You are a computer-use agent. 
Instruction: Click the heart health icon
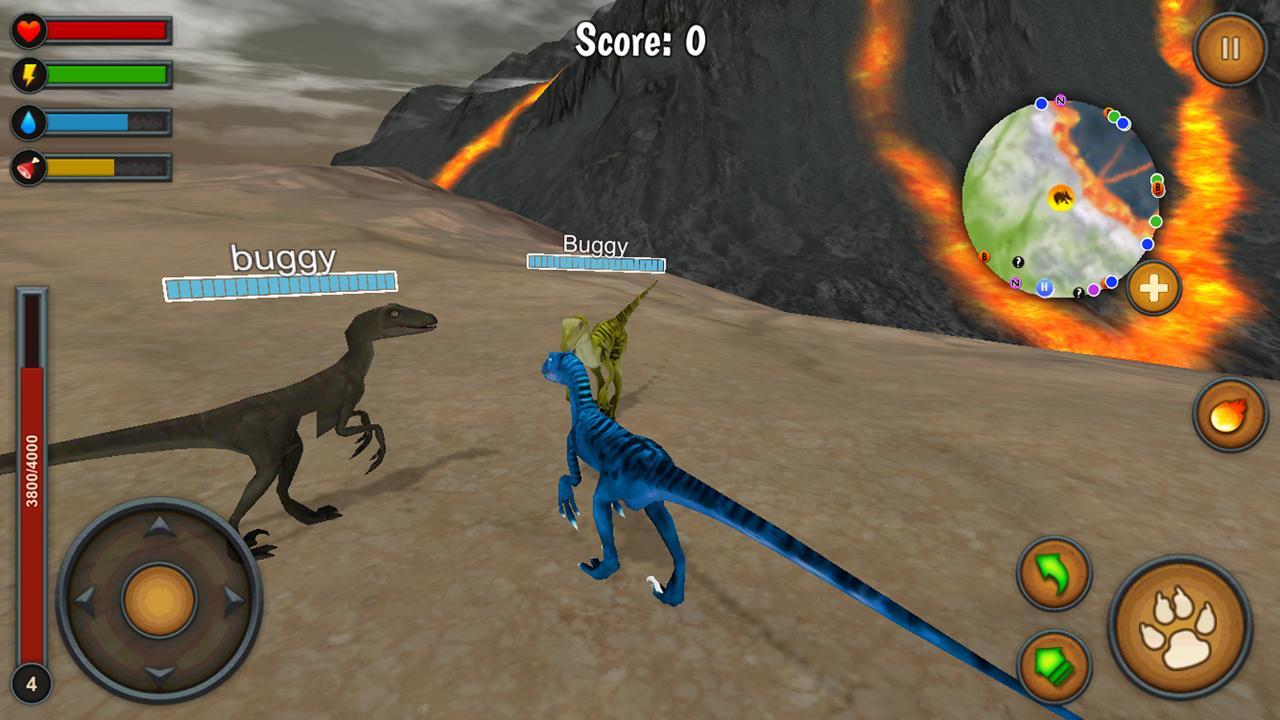[27, 30]
